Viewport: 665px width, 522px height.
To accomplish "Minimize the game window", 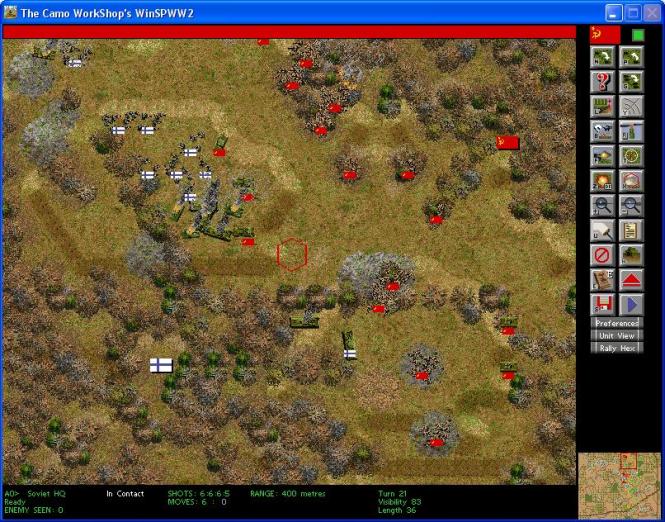I will click(x=613, y=12).
